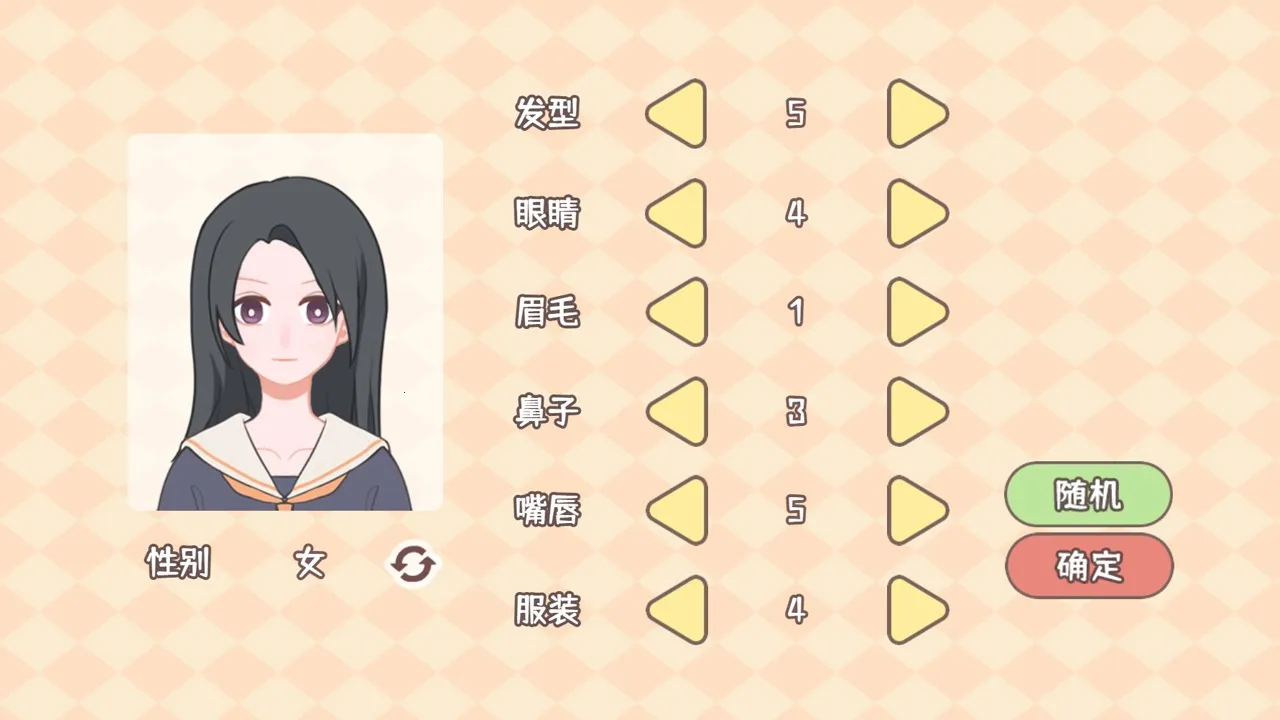Screen dimensions: 1280x720
Task: Advance the 嘴唇 lips style forward
Action: (916, 510)
